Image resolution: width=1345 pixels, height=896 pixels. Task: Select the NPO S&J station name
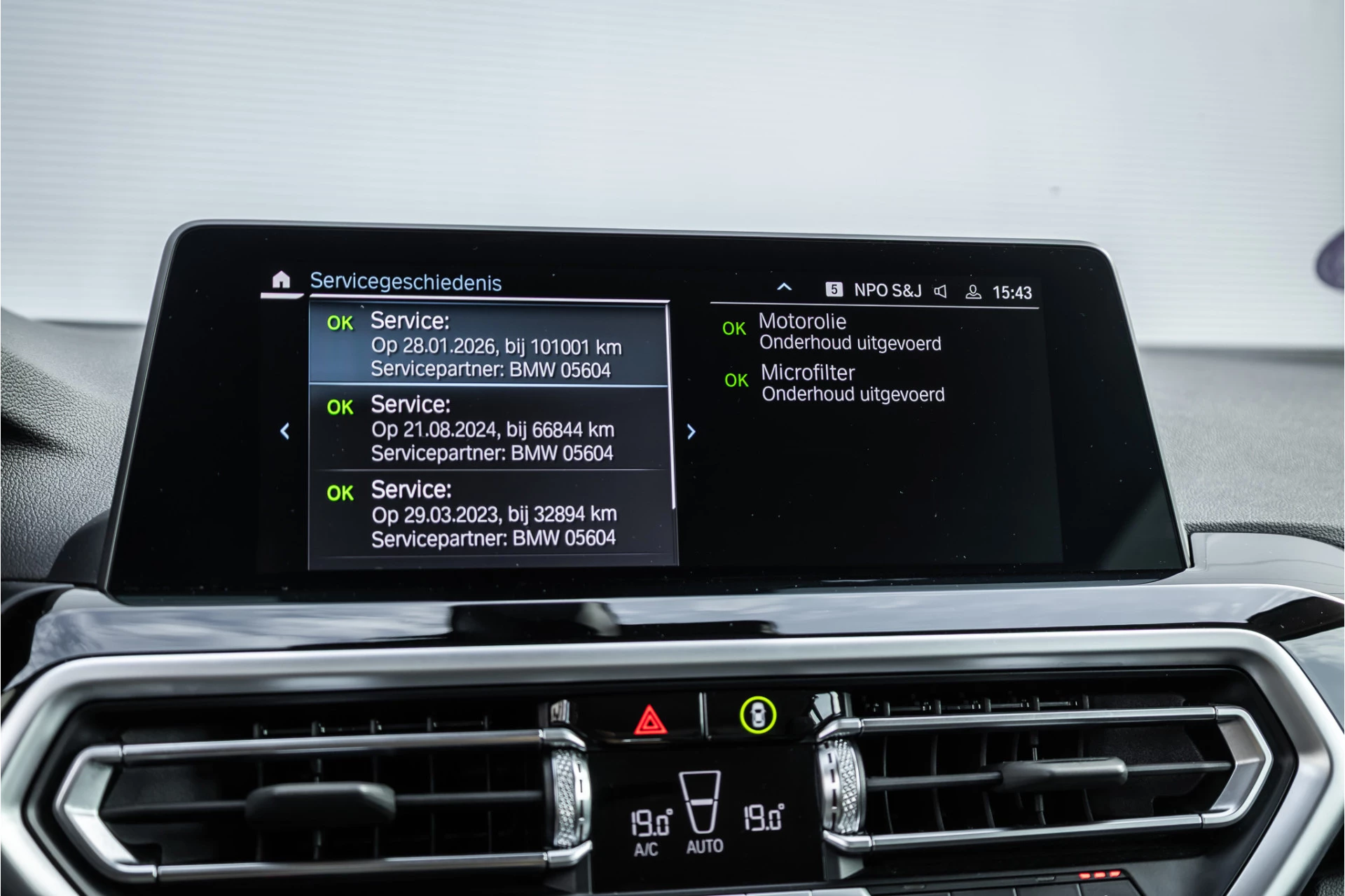click(887, 291)
